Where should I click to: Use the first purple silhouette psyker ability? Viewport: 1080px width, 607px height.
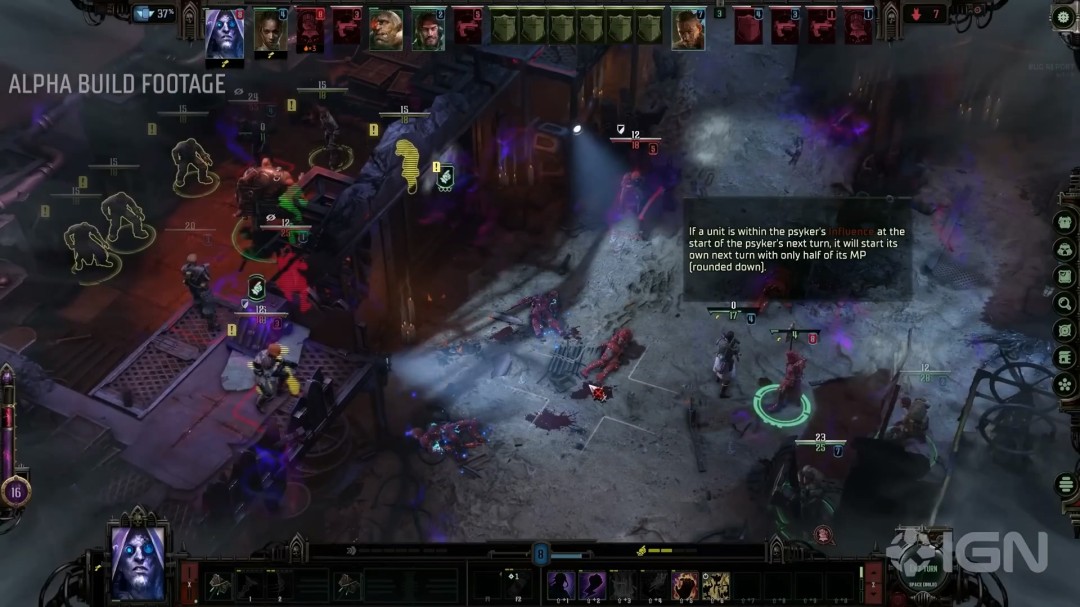(562, 584)
